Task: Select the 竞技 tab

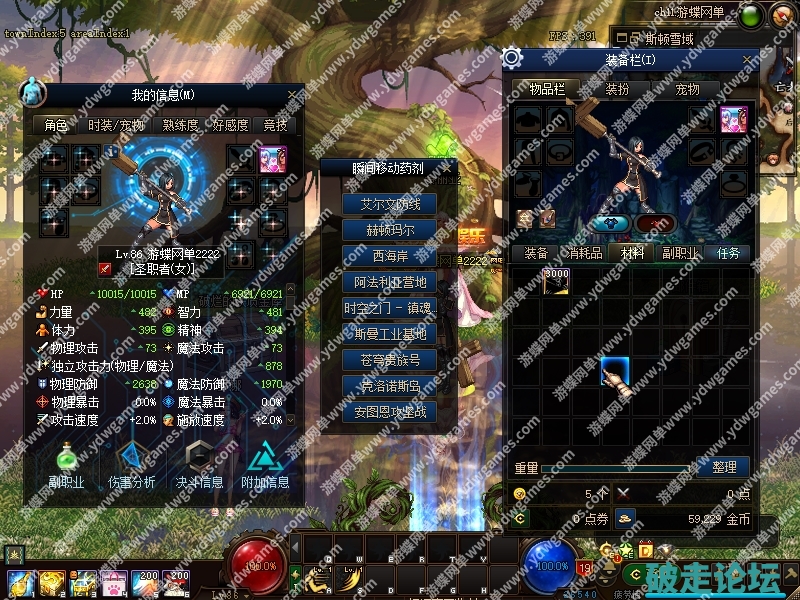Action: 275,126
